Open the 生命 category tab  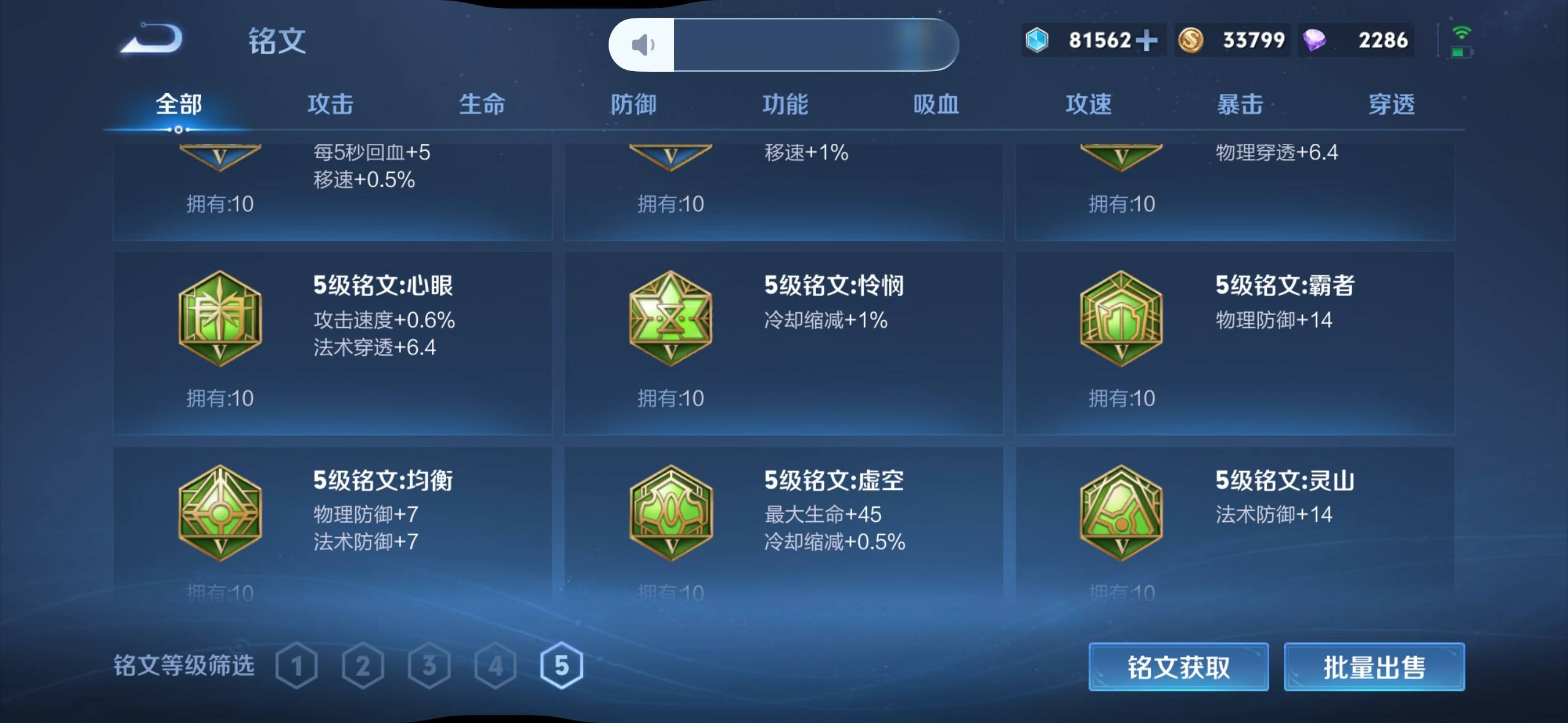482,104
